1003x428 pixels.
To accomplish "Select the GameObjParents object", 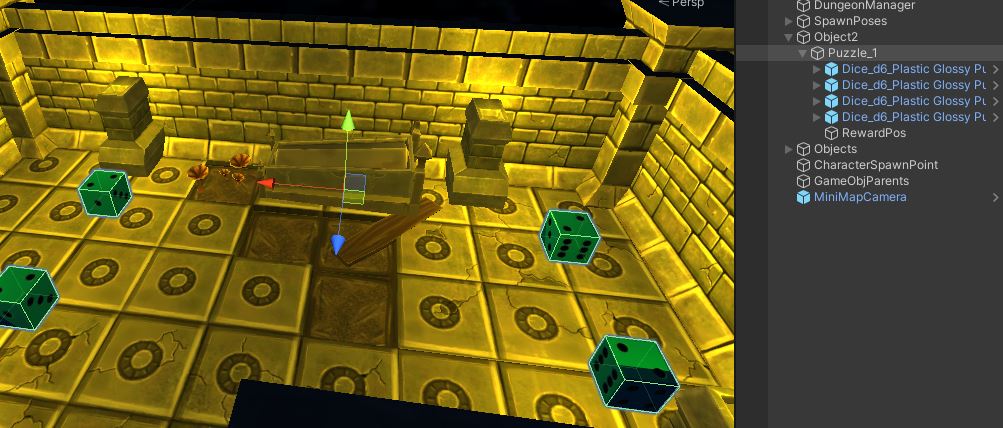I will click(861, 181).
